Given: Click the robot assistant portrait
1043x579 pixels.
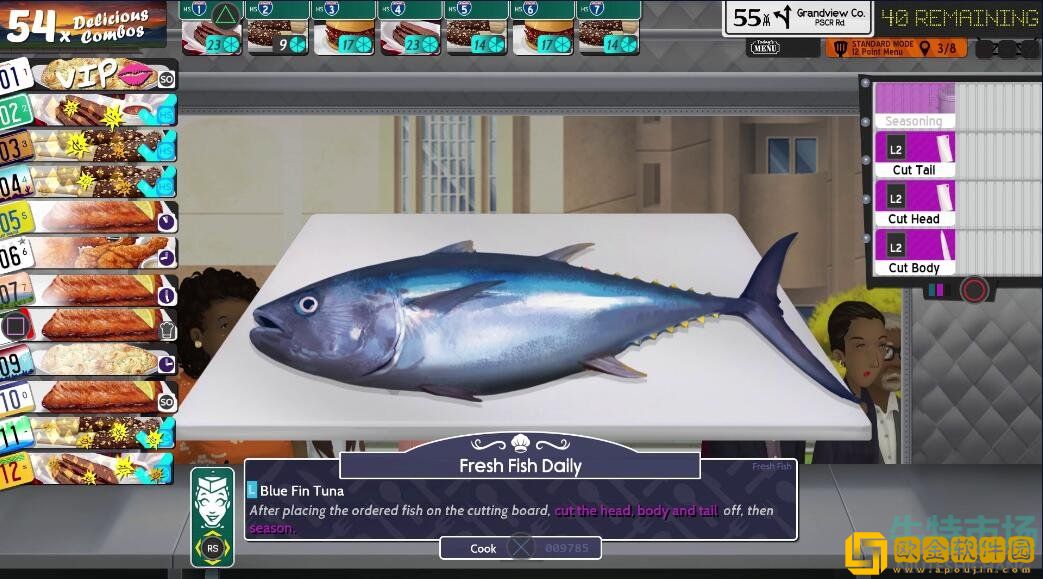Looking at the screenshot, I should (x=212, y=515).
